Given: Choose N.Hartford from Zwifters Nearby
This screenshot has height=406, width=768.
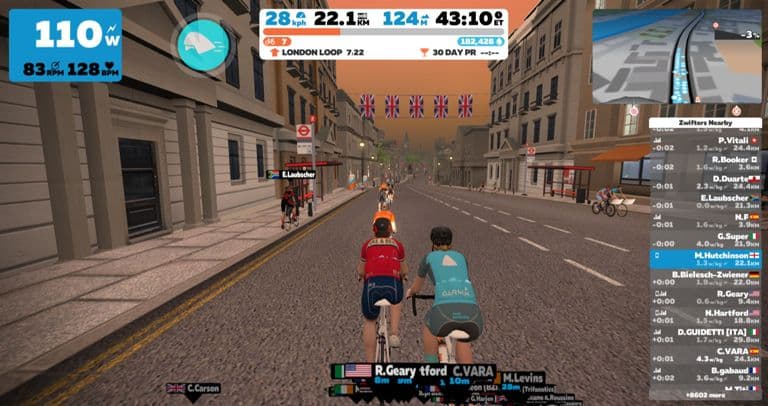Looking at the screenshot, I should (705, 315).
